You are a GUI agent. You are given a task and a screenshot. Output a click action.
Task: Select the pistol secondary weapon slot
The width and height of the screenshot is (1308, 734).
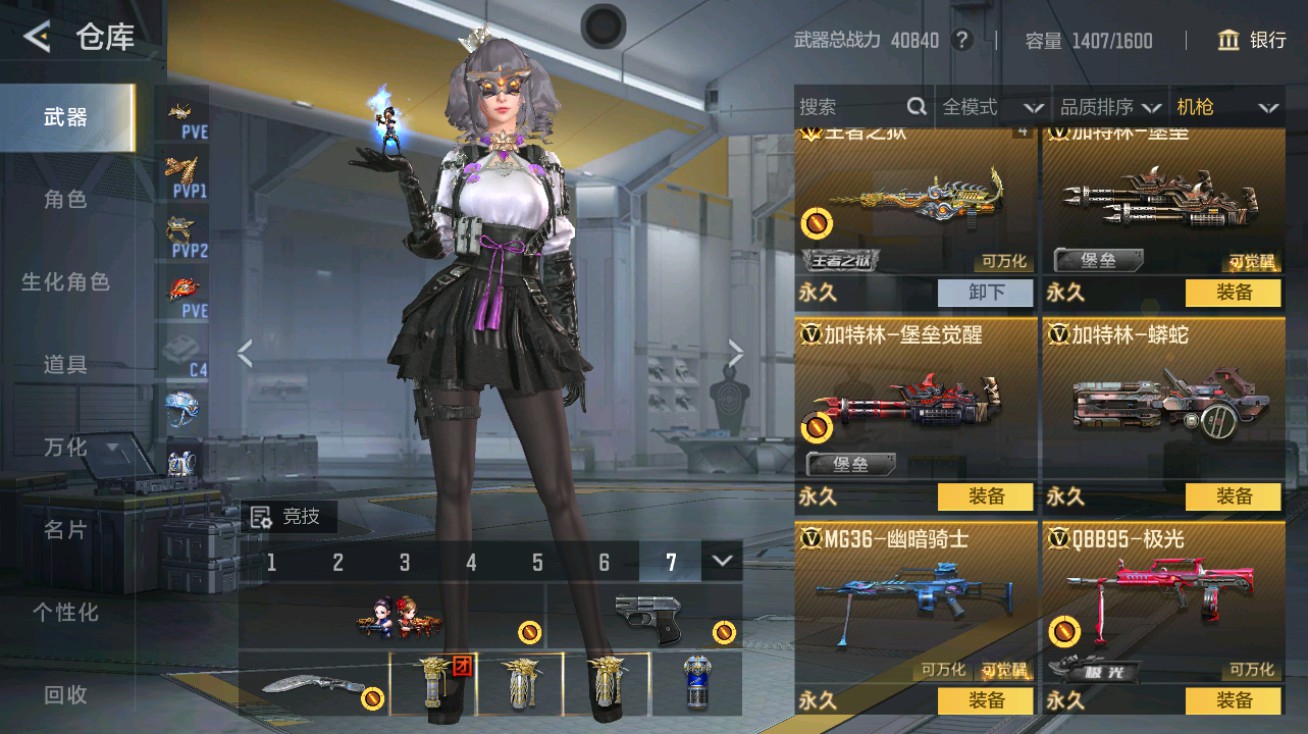pyautogui.click(x=645, y=616)
